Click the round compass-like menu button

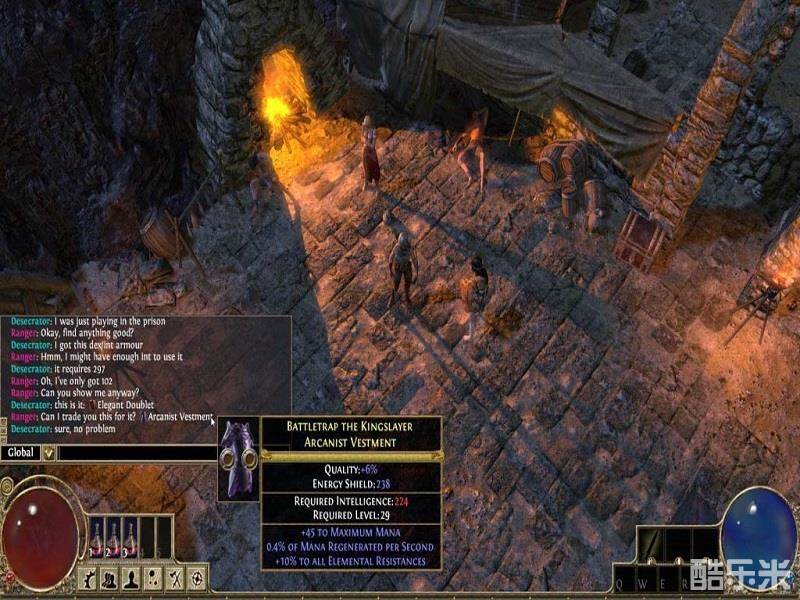pos(196,578)
